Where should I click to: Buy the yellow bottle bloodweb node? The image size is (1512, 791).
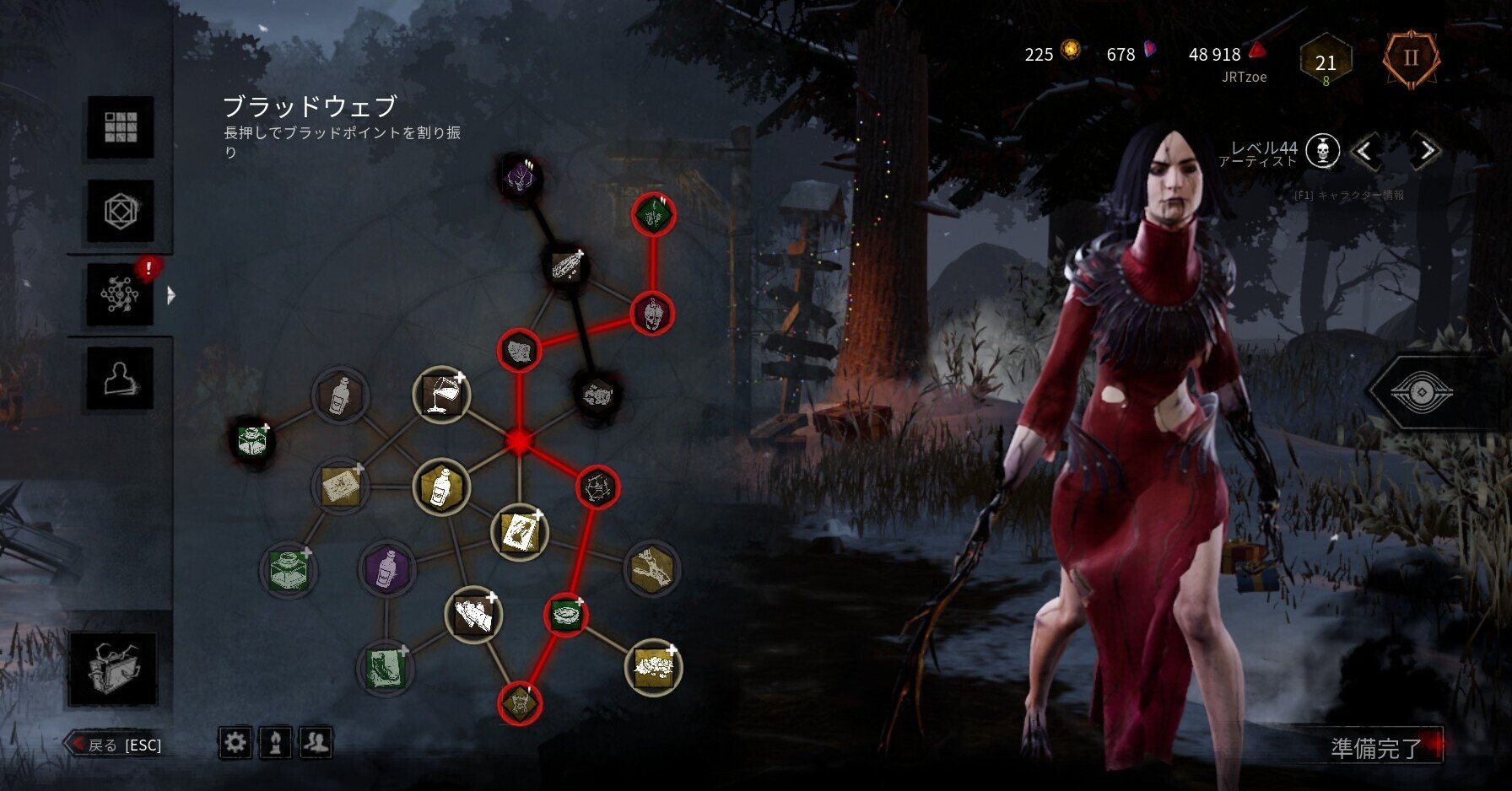pos(441,487)
